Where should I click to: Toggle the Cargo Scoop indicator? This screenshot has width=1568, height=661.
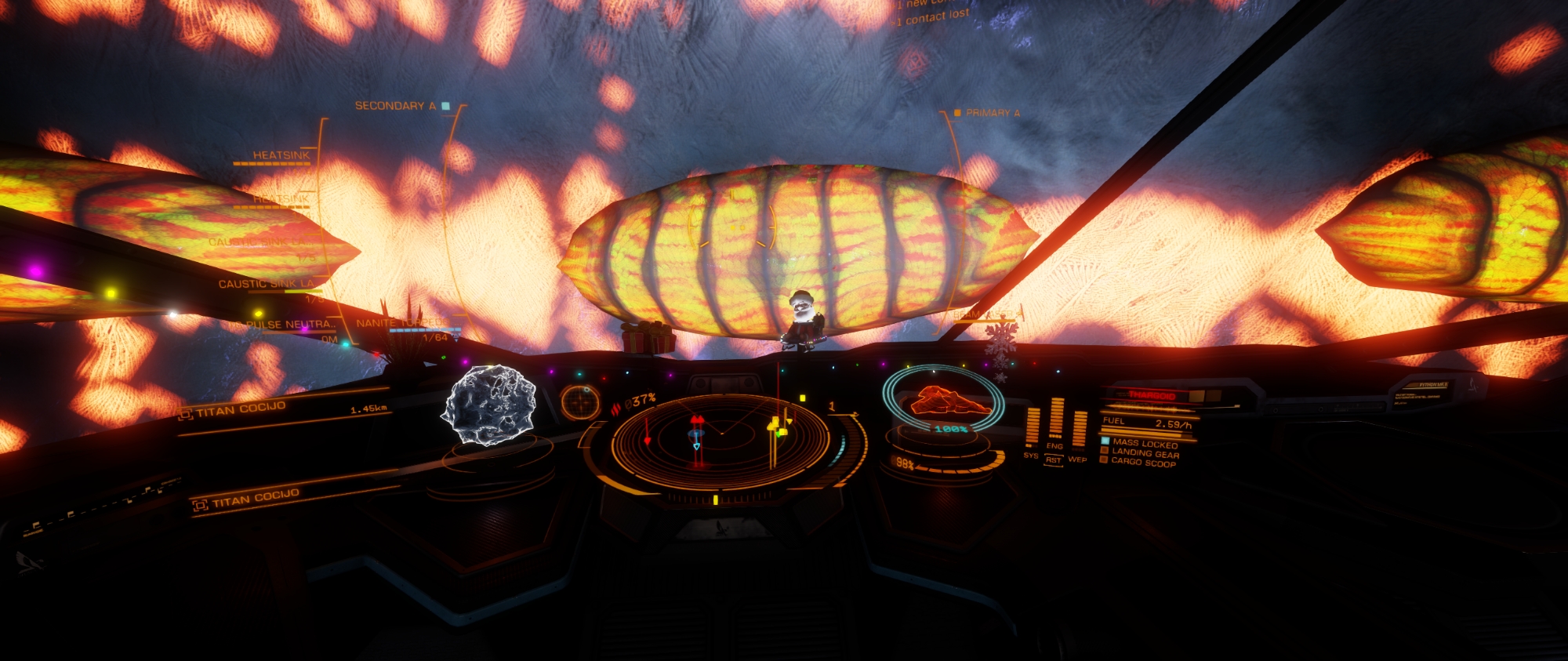click(1142, 463)
